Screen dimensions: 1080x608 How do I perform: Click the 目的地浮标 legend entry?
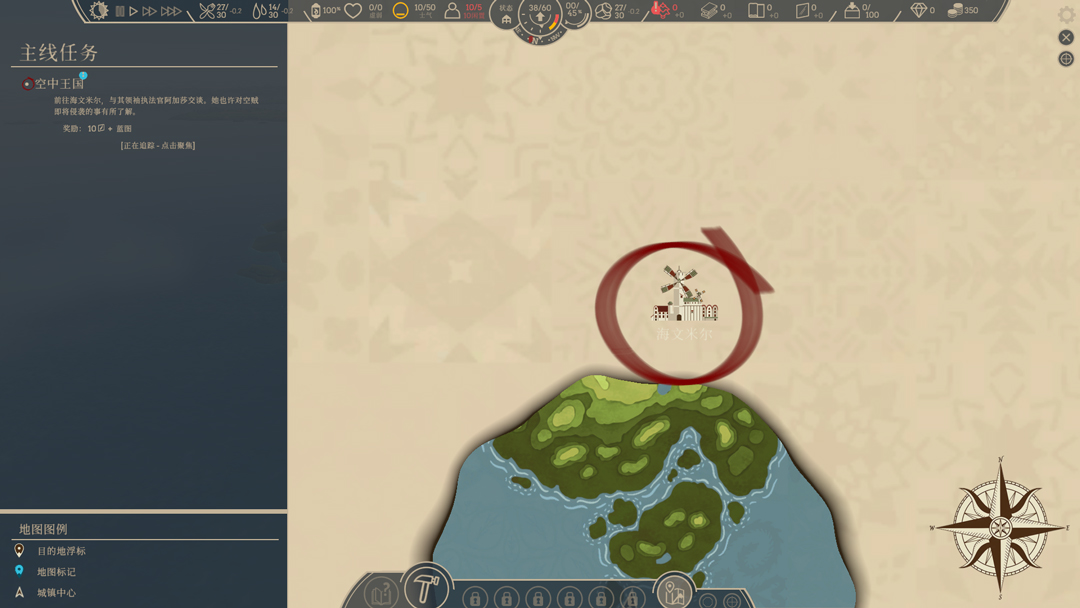pyautogui.click(x=61, y=551)
